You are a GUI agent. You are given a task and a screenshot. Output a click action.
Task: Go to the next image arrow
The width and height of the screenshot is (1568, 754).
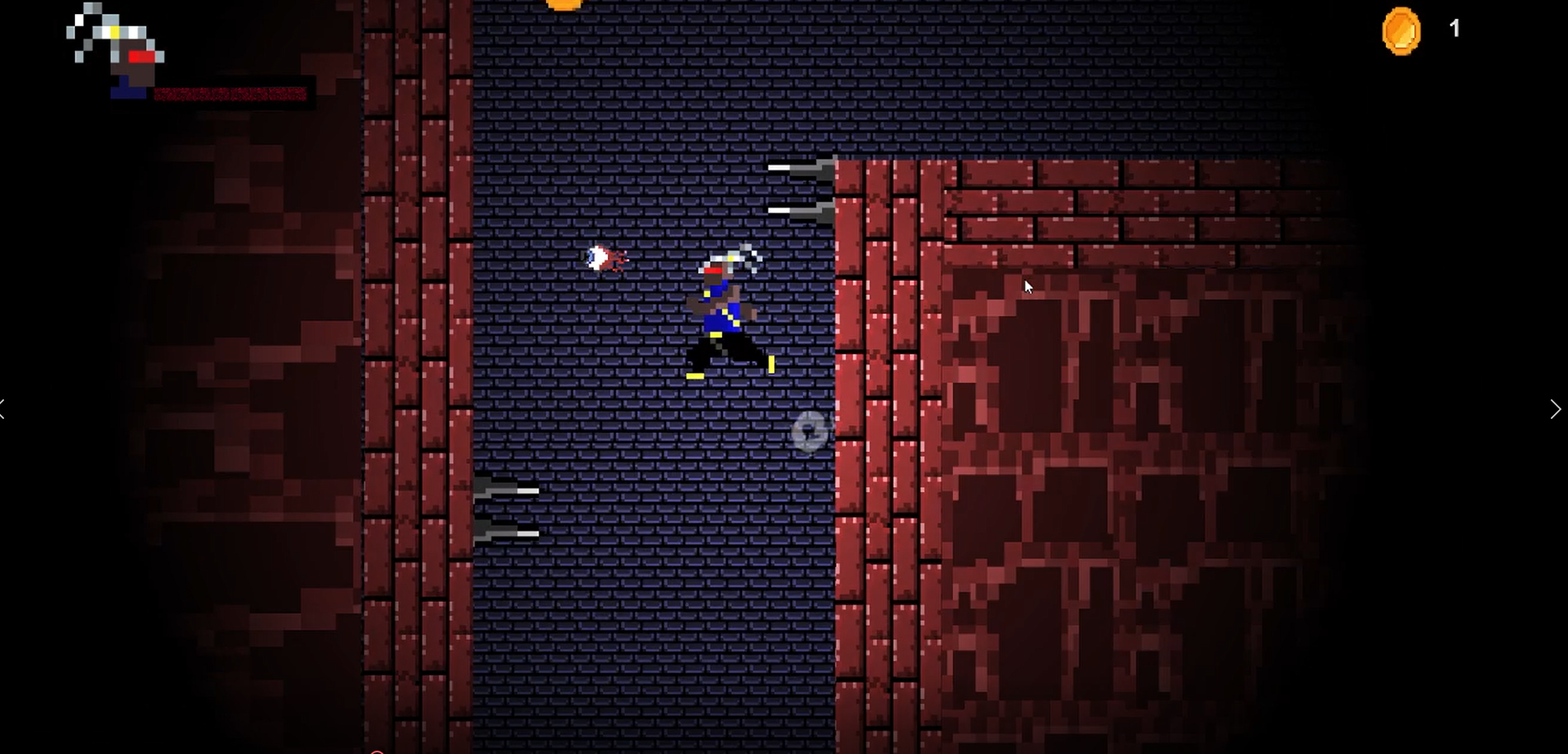(1555, 409)
